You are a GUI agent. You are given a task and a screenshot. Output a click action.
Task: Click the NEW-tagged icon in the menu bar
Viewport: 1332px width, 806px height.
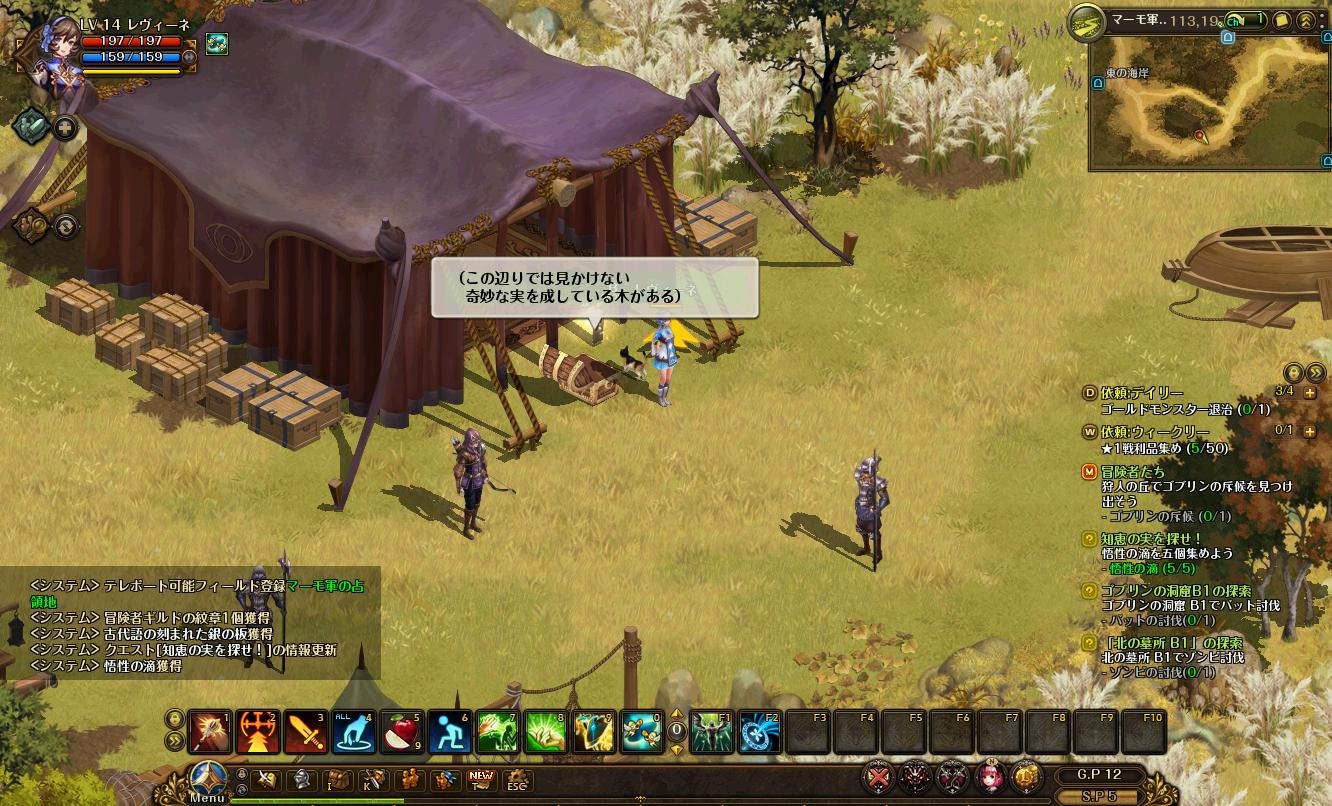(481, 780)
